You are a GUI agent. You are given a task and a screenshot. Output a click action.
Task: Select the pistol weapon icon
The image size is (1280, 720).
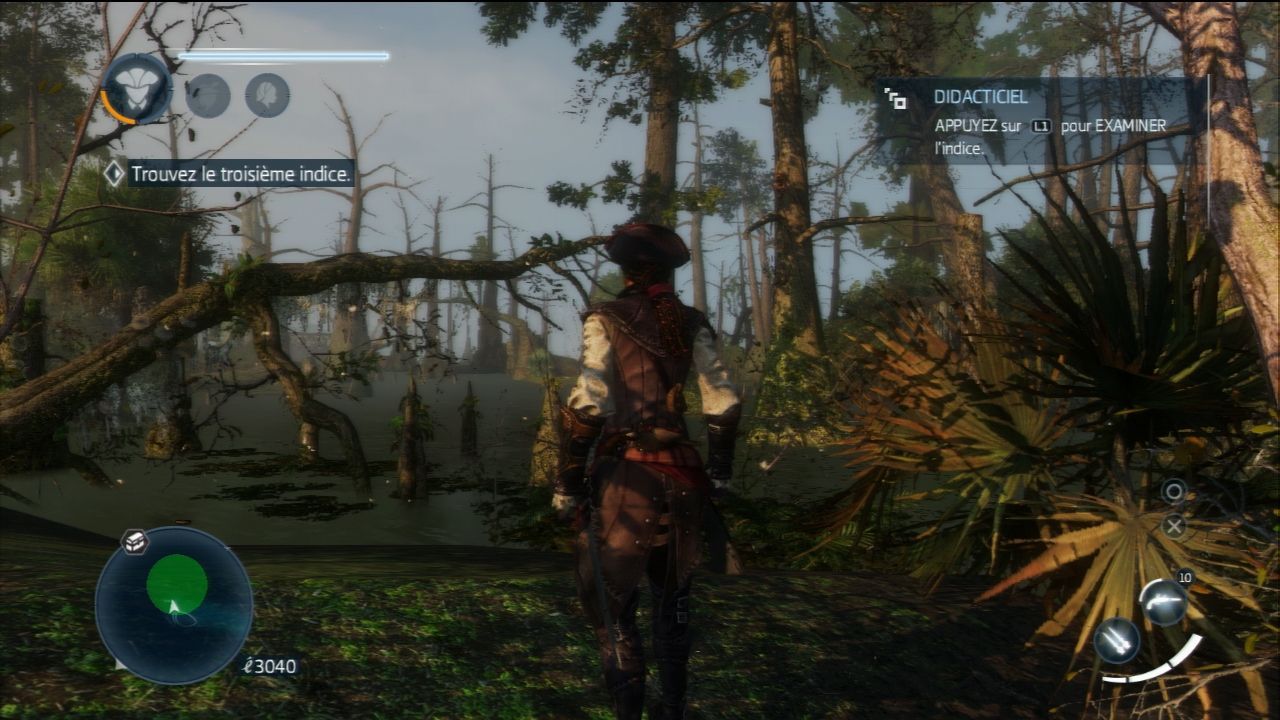[1163, 603]
